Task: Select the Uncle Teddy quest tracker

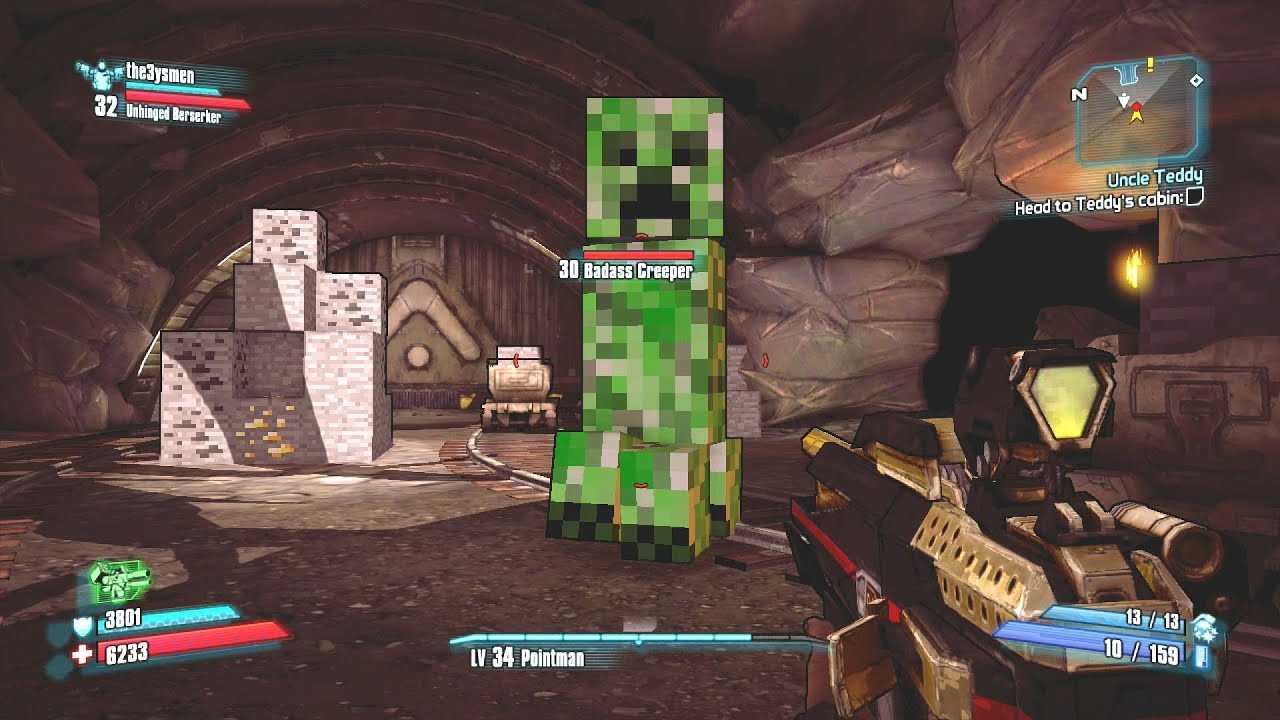Action: click(x=1154, y=179)
